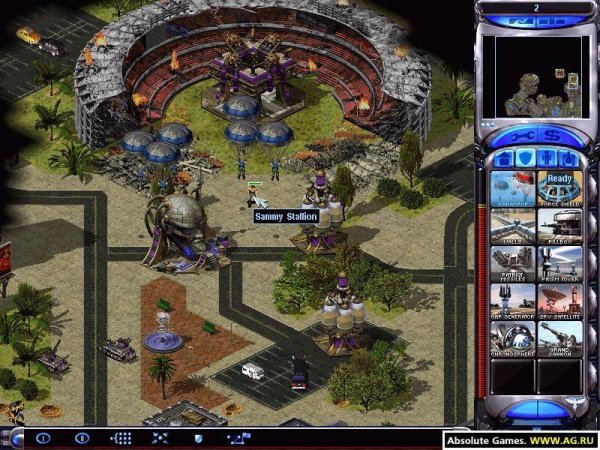Click the radar minimap
This screenshot has width=600, height=450.
pyautogui.click(x=535, y=75)
